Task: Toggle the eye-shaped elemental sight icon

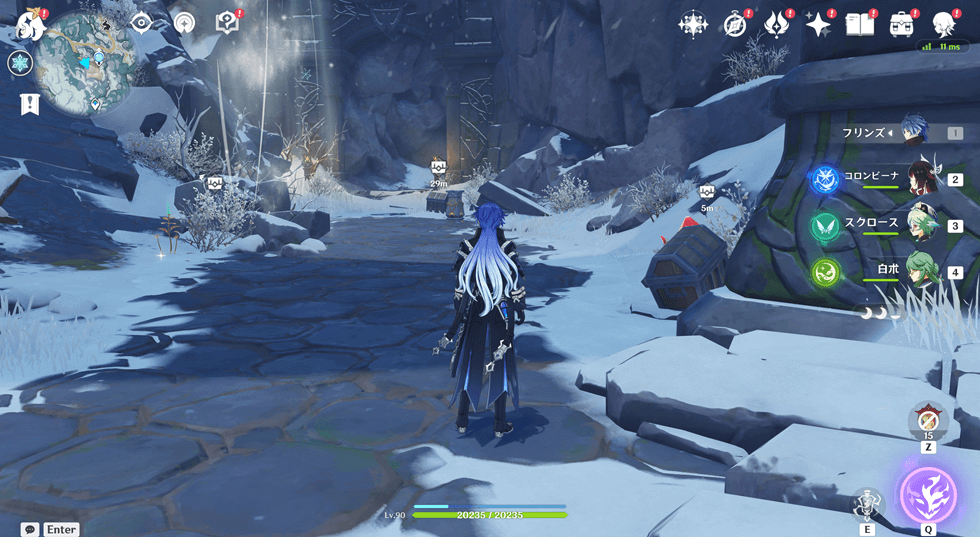Action: (142, 23)
